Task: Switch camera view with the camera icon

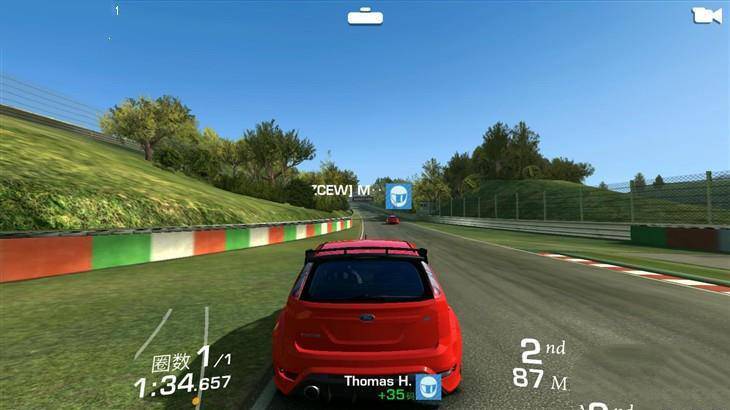Action: pos(706,16)
